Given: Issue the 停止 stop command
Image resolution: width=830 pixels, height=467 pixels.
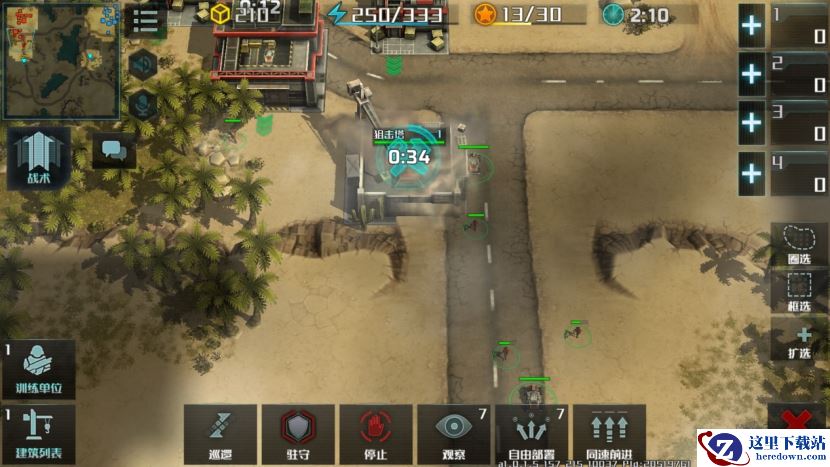Looking at the screenshot, I should [x=375, y=434].
